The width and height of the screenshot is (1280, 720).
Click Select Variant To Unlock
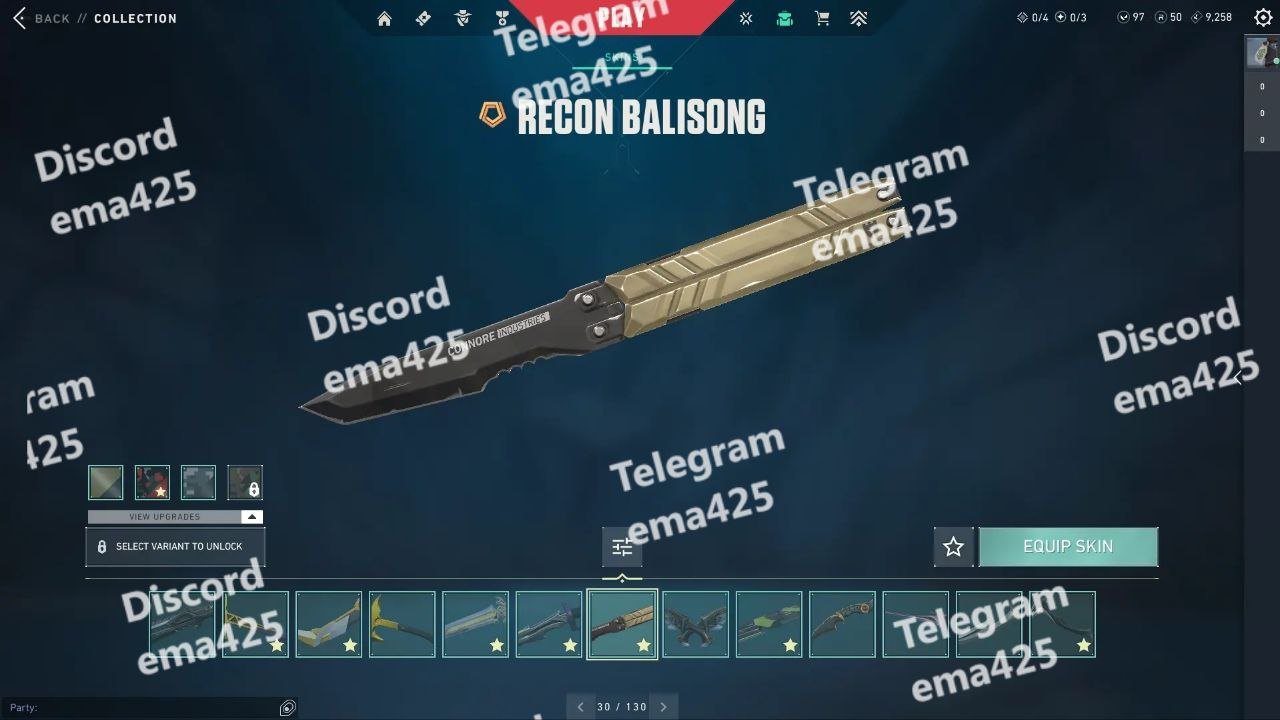175,547
